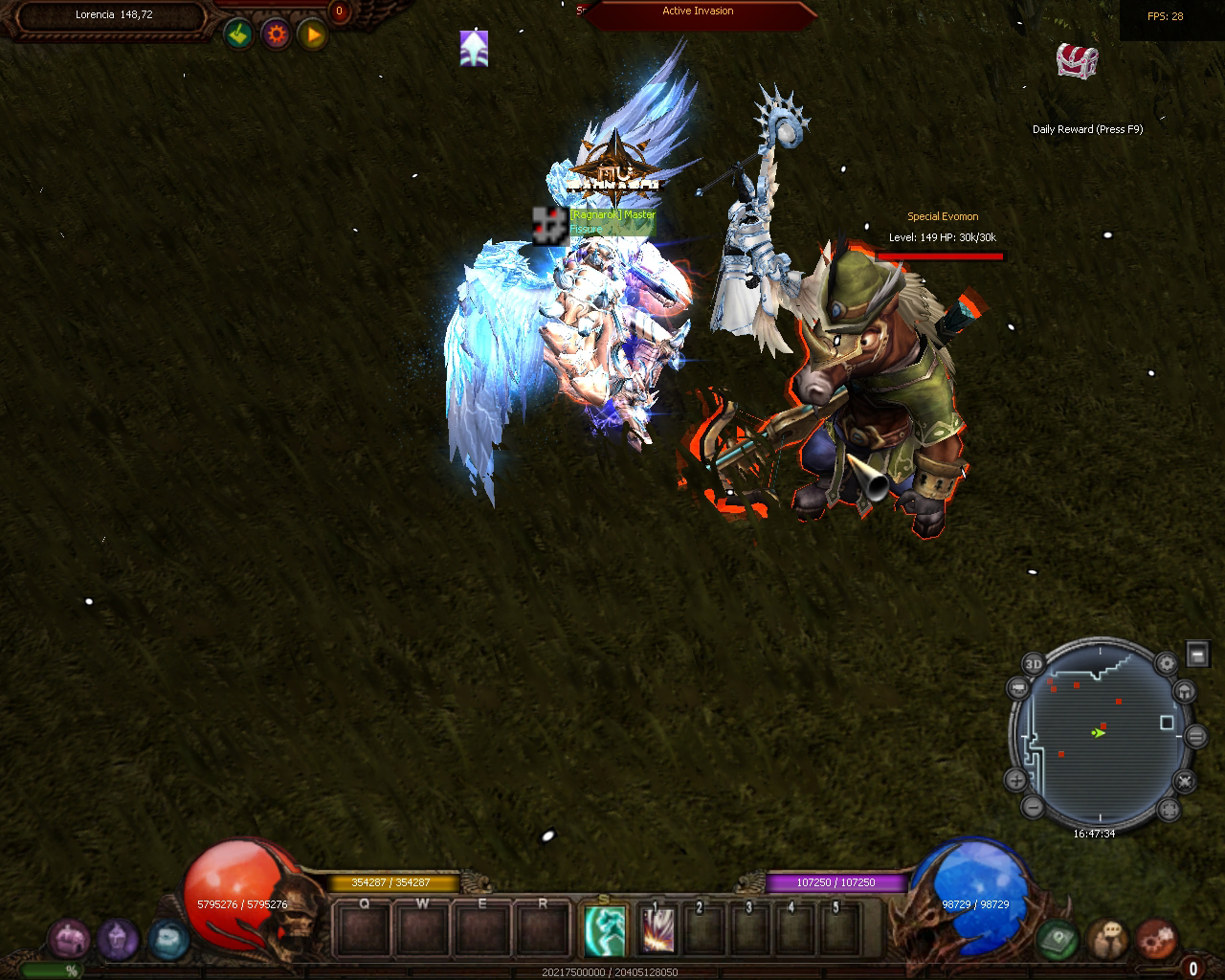Zoom in the minimap with plus button

tap(1016, 780)
